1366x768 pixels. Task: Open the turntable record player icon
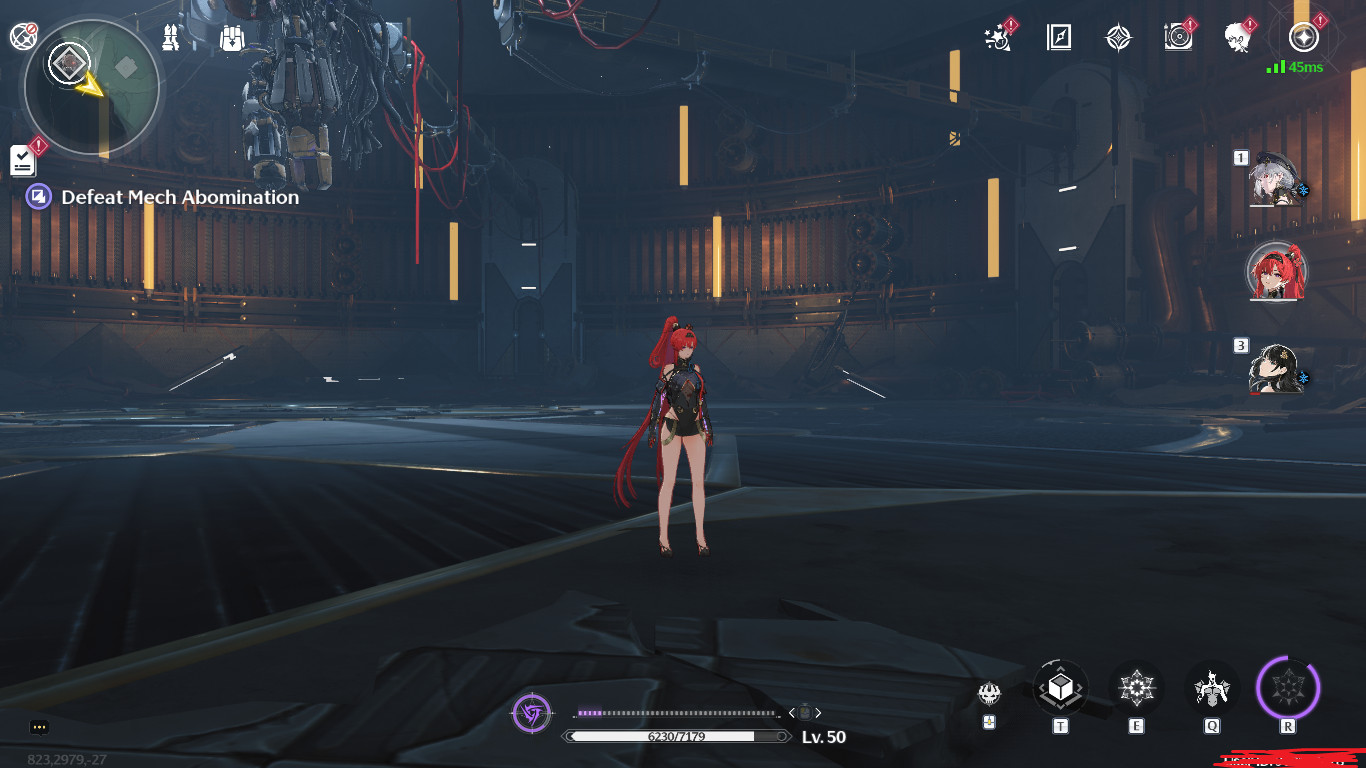point(1178,38)
